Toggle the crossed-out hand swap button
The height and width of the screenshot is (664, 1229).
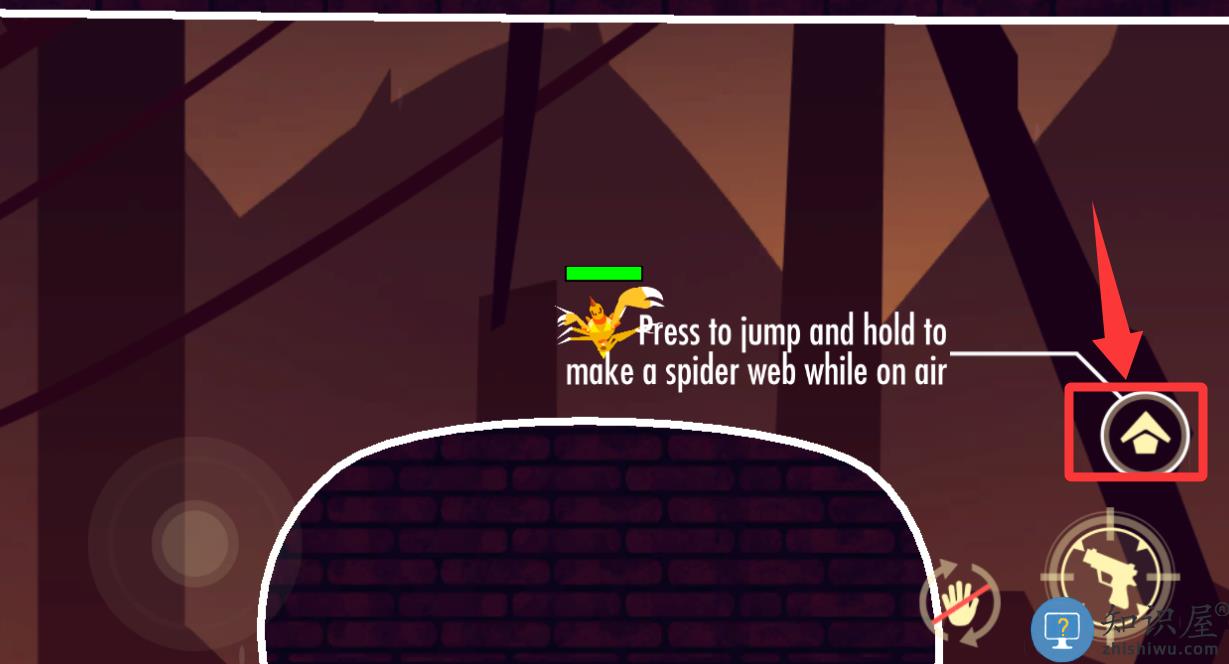click(x=960, y=606)
